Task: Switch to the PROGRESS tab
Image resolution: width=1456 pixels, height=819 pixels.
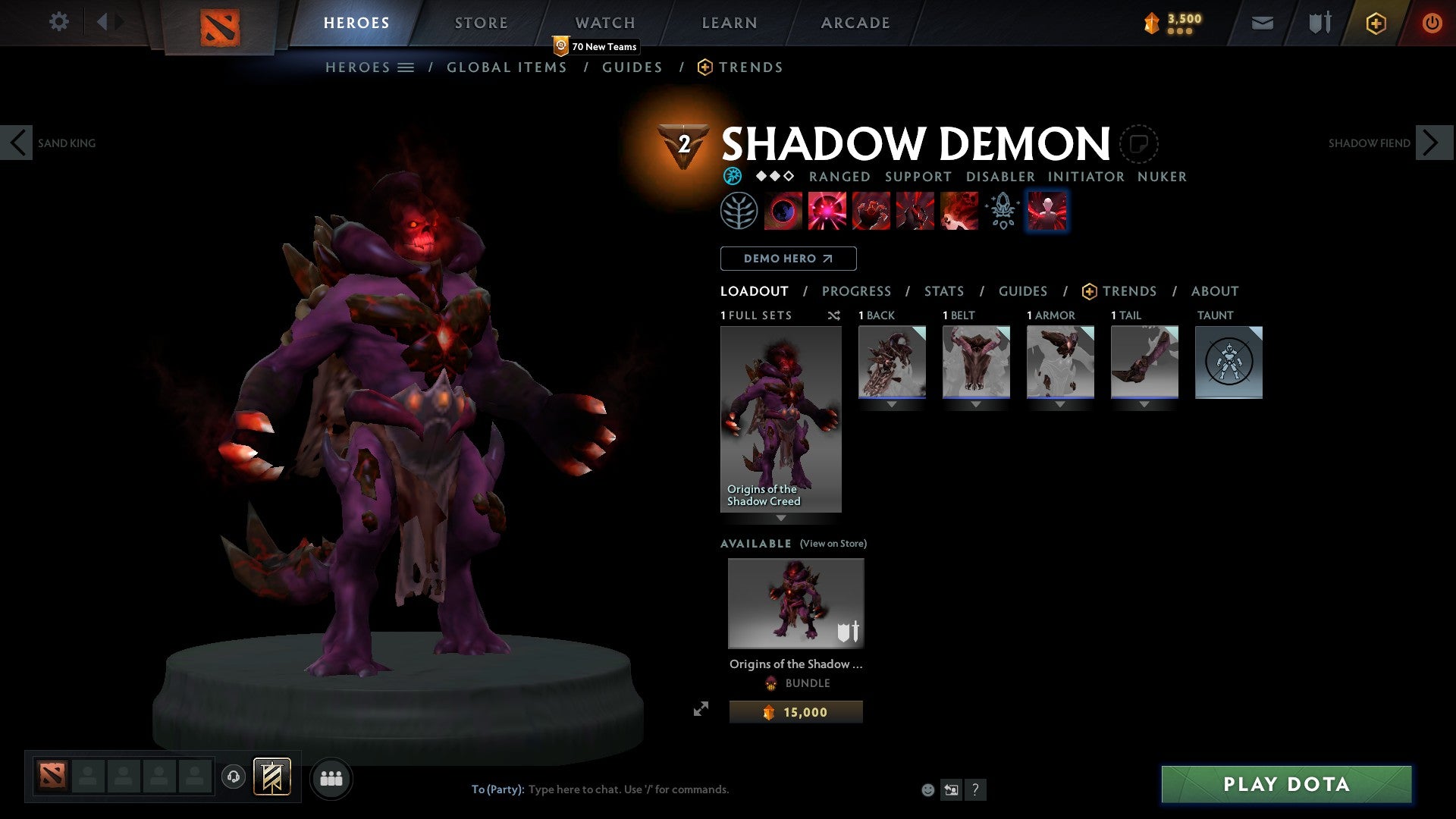Action: [x=857, y=290]
